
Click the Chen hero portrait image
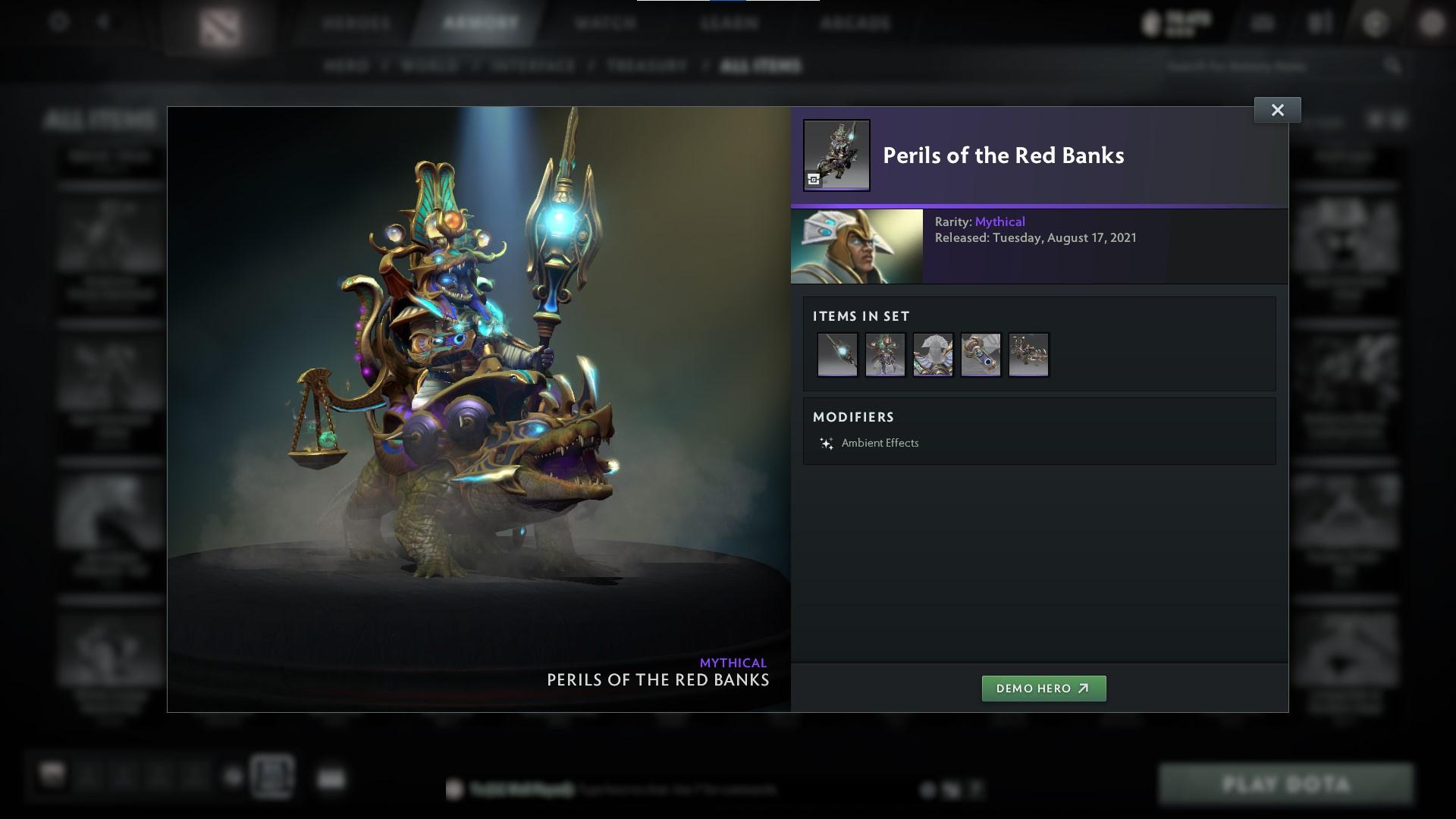point(855,246)
